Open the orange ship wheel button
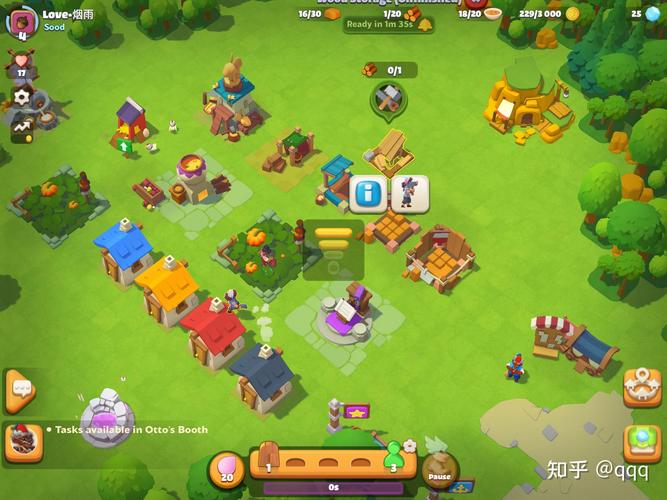 641,386
